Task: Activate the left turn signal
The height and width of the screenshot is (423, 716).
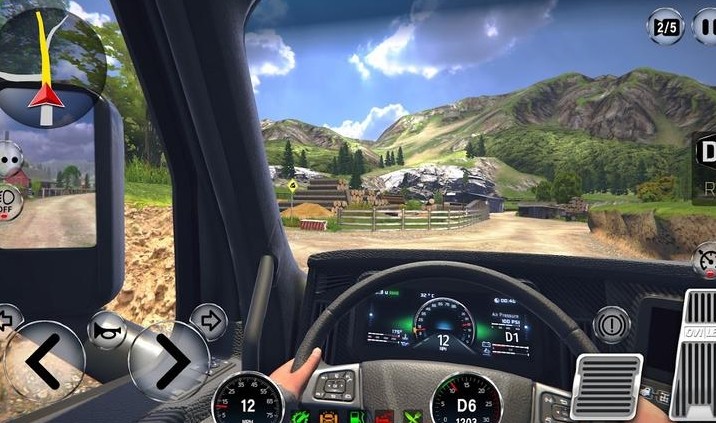Action: [6, 322]
